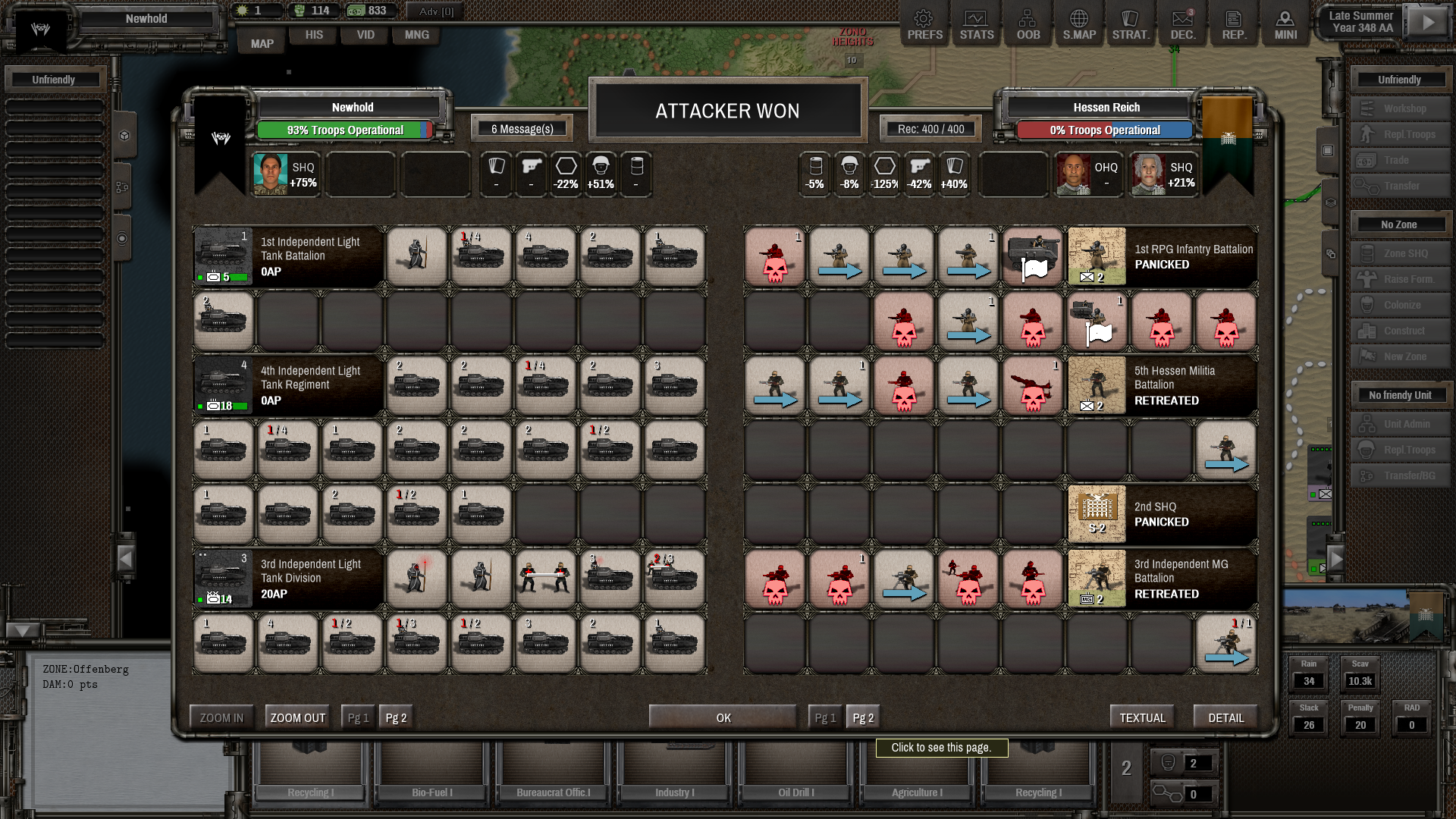Switch to the HIS tab
Screen dimensions: 1456x819
[x=314, y=35]
